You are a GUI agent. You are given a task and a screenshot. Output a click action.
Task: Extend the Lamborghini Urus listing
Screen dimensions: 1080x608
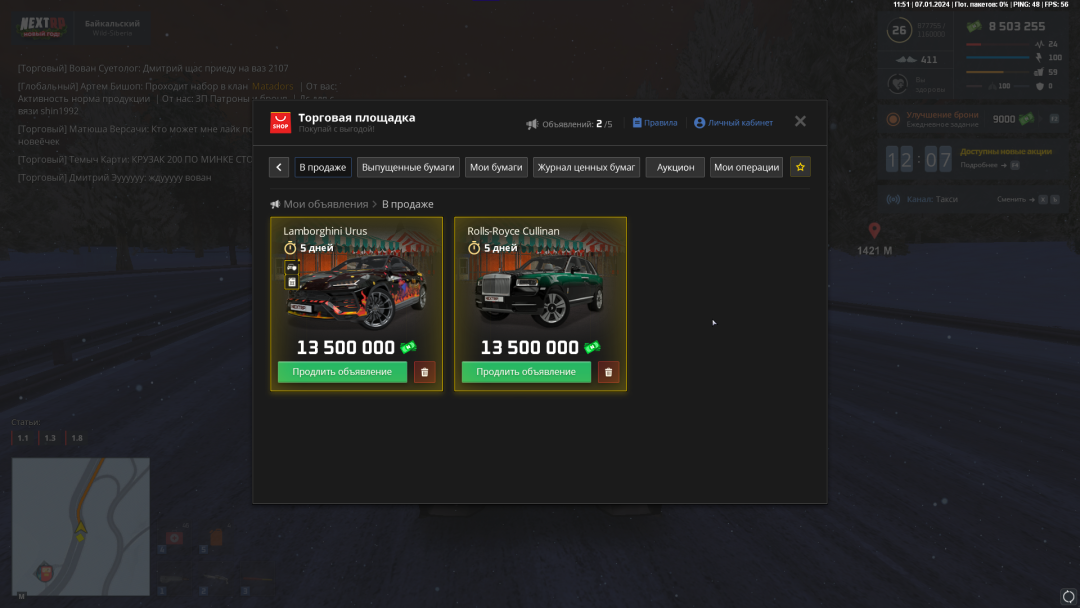click(342, 372)
